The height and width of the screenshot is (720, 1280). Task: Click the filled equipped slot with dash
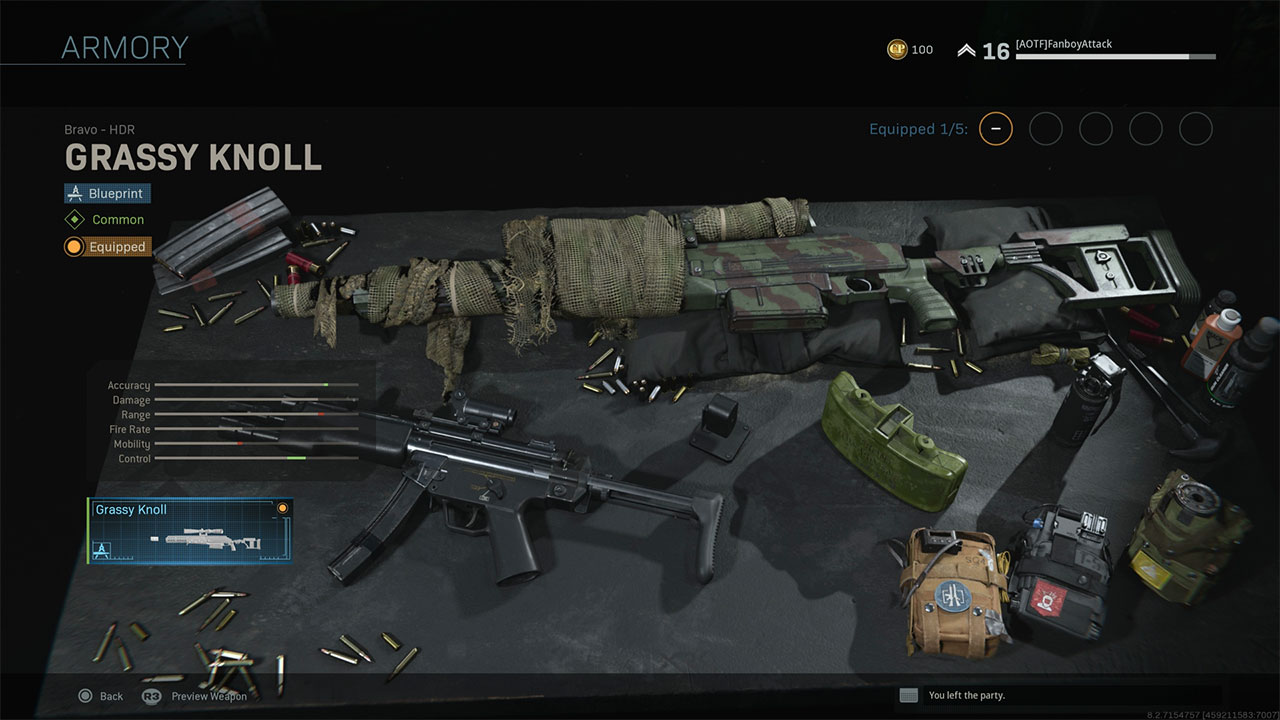(x=996, y=129)
